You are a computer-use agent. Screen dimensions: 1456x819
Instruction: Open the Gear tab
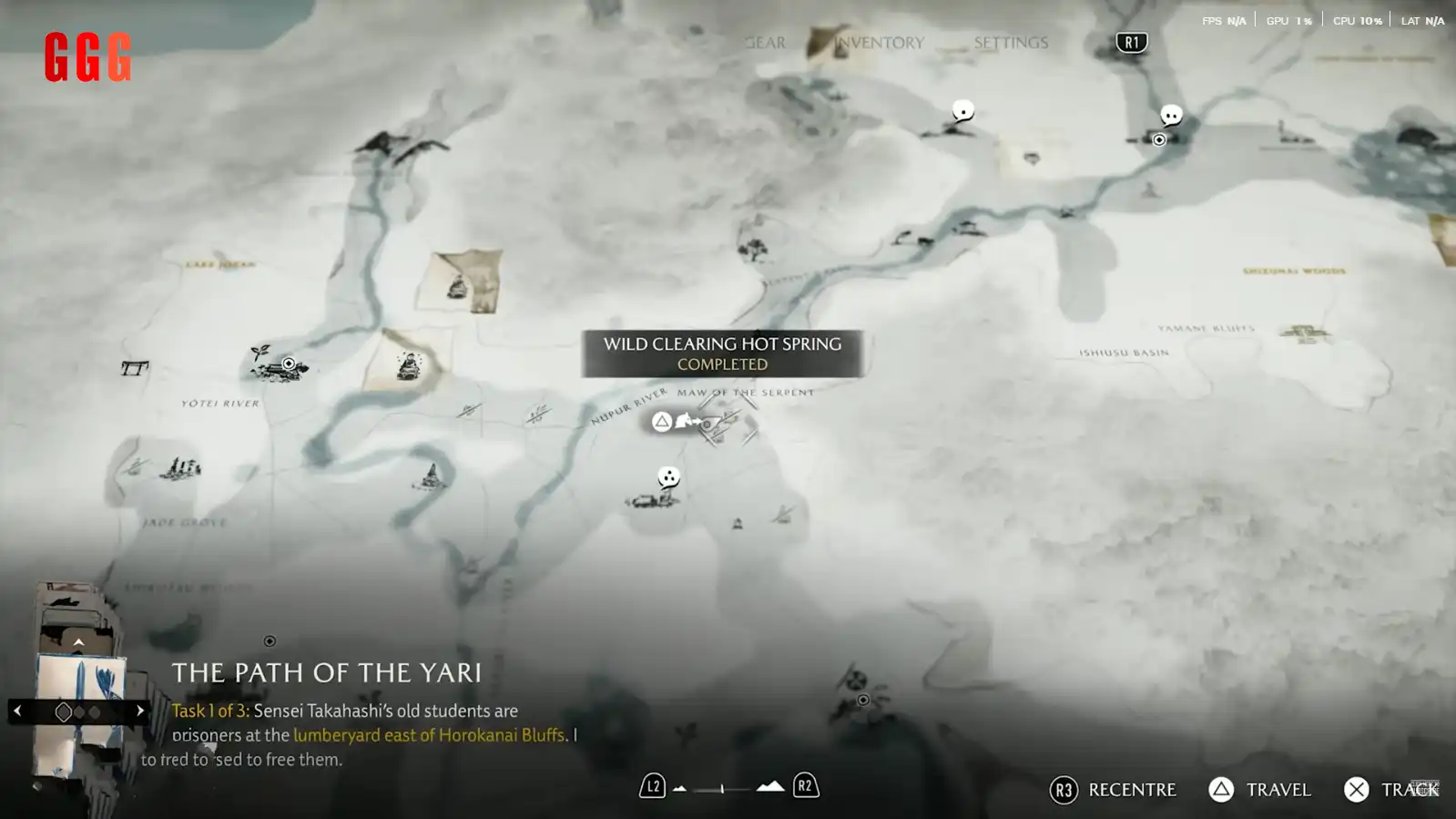coord(765,43)
